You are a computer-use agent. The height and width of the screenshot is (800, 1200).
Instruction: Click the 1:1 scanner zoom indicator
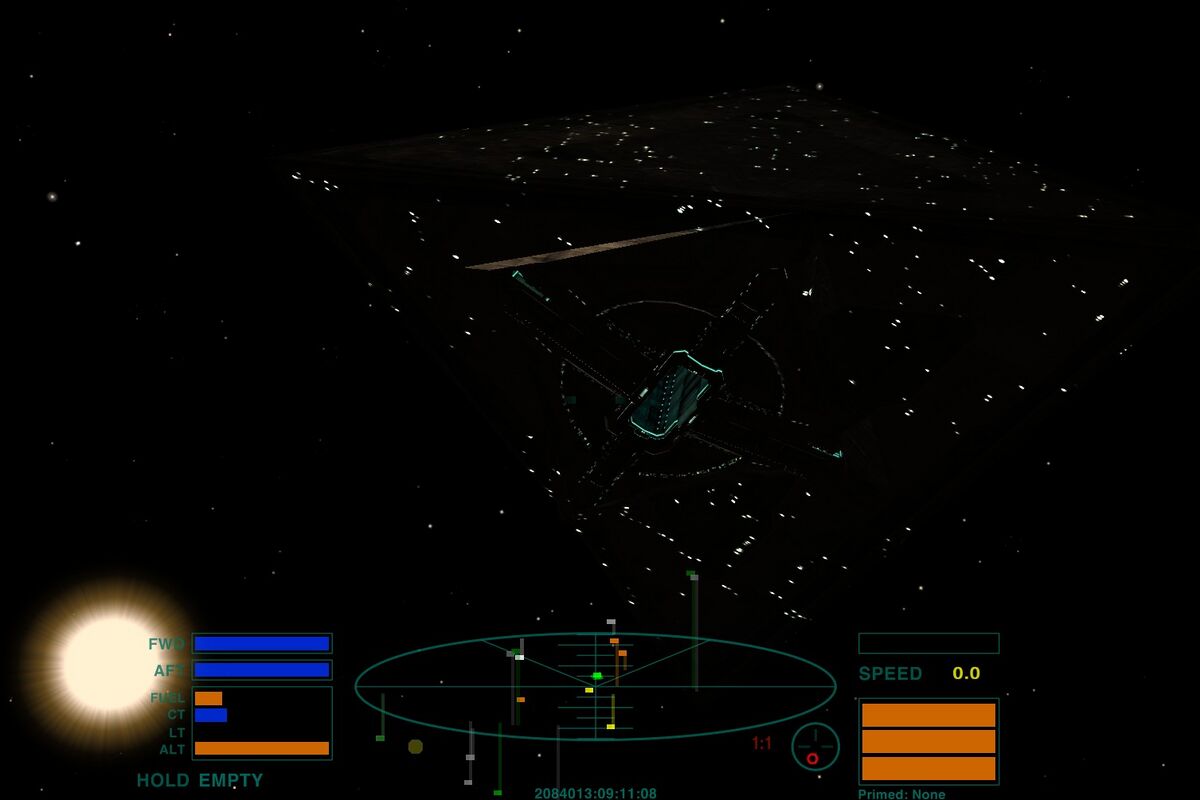[x=762, y=743]
